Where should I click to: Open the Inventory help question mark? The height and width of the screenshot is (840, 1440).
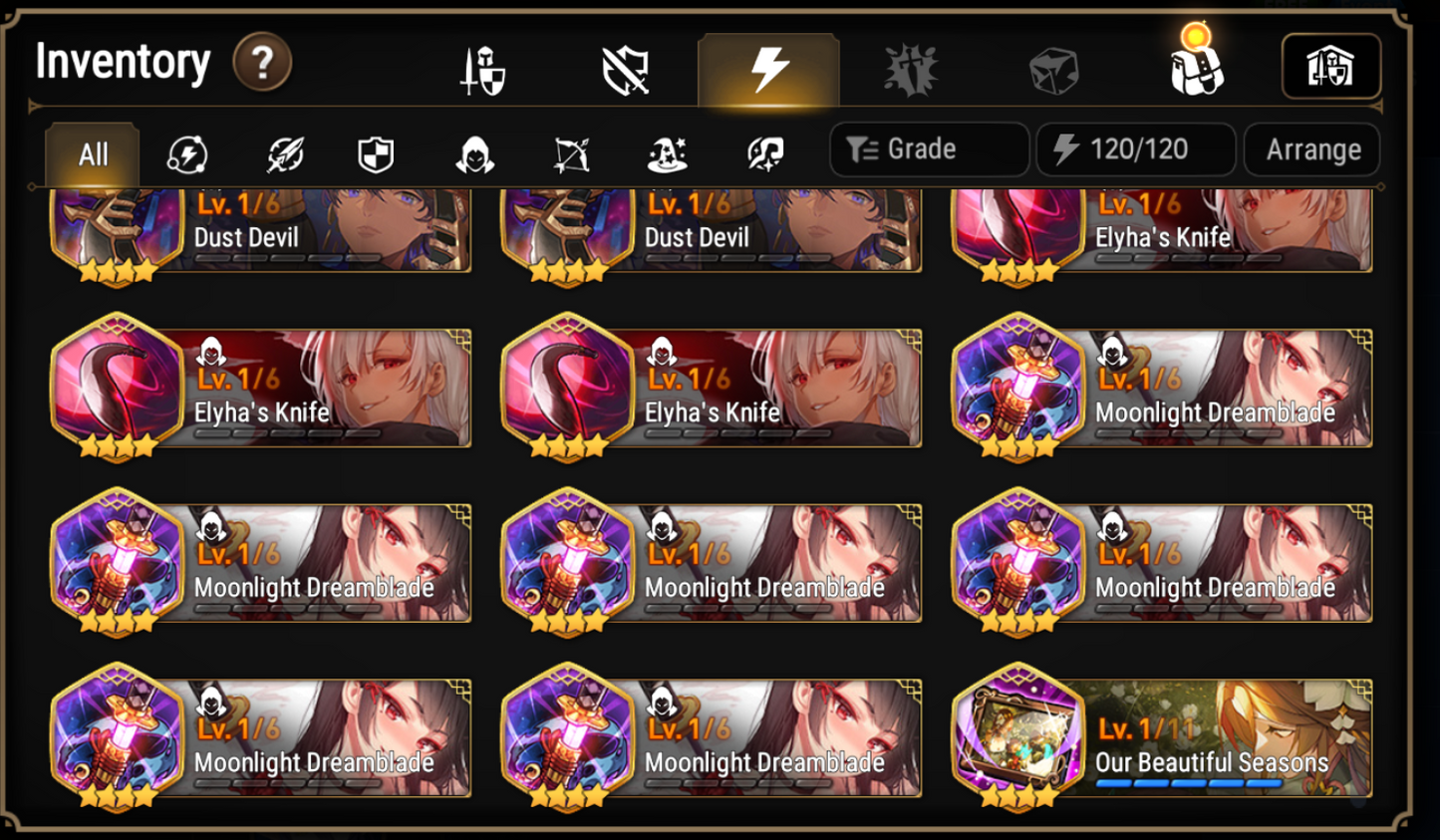click(260, 63)
